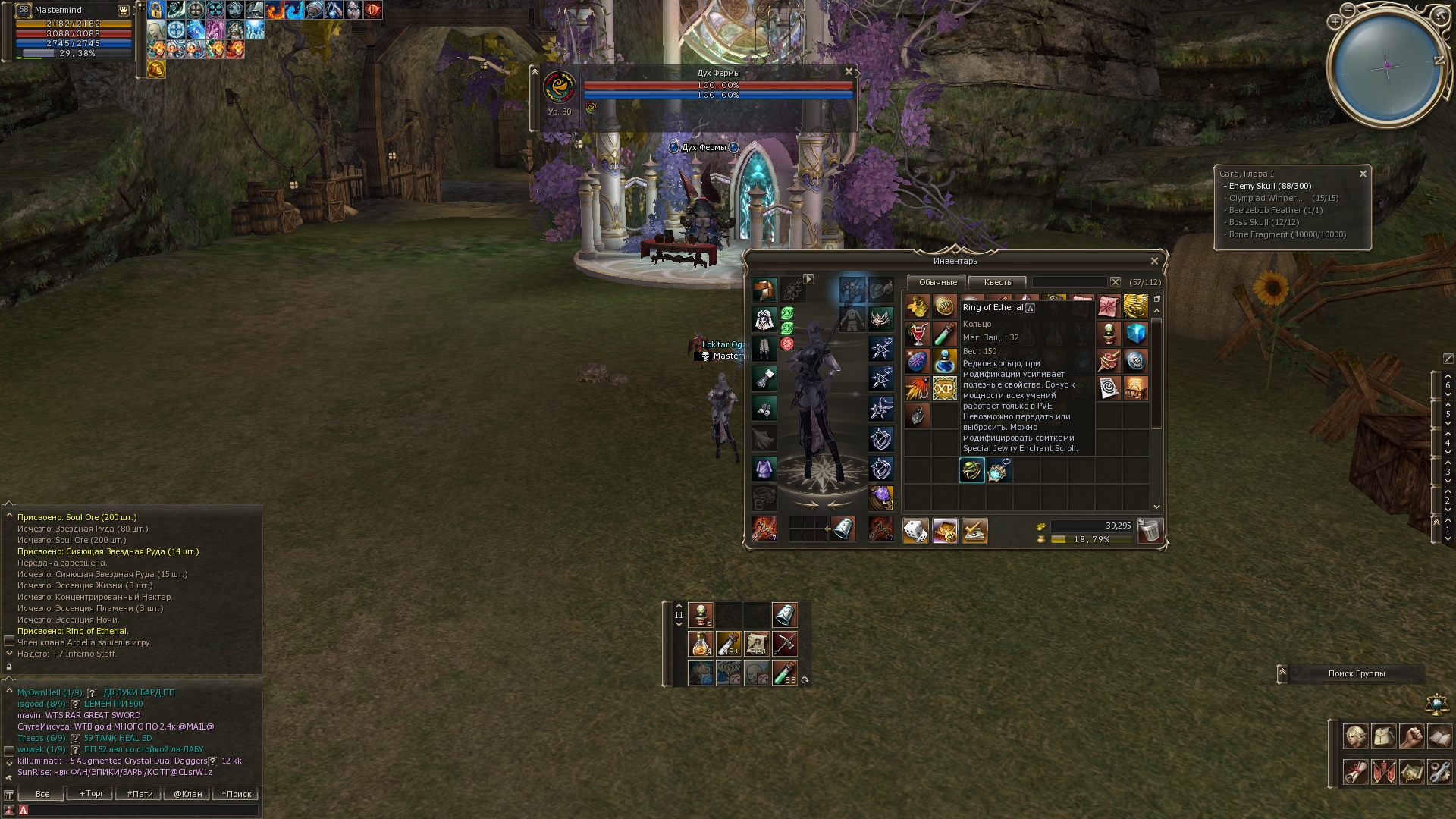Switch chat to the @Клан tab
1456x819 pixels.
tap(187, 794)
